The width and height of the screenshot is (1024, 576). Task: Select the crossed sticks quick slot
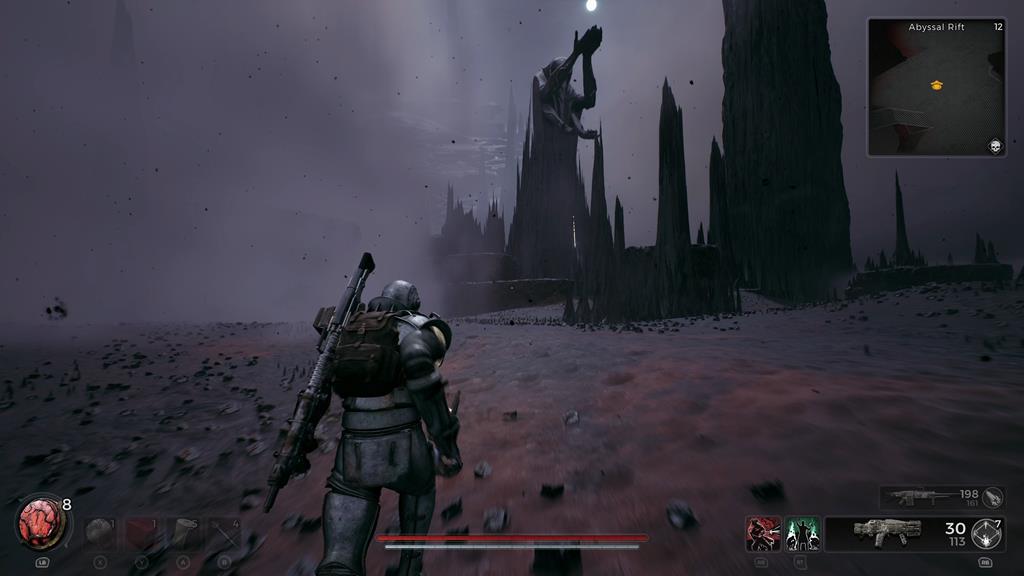pos(224,534)
